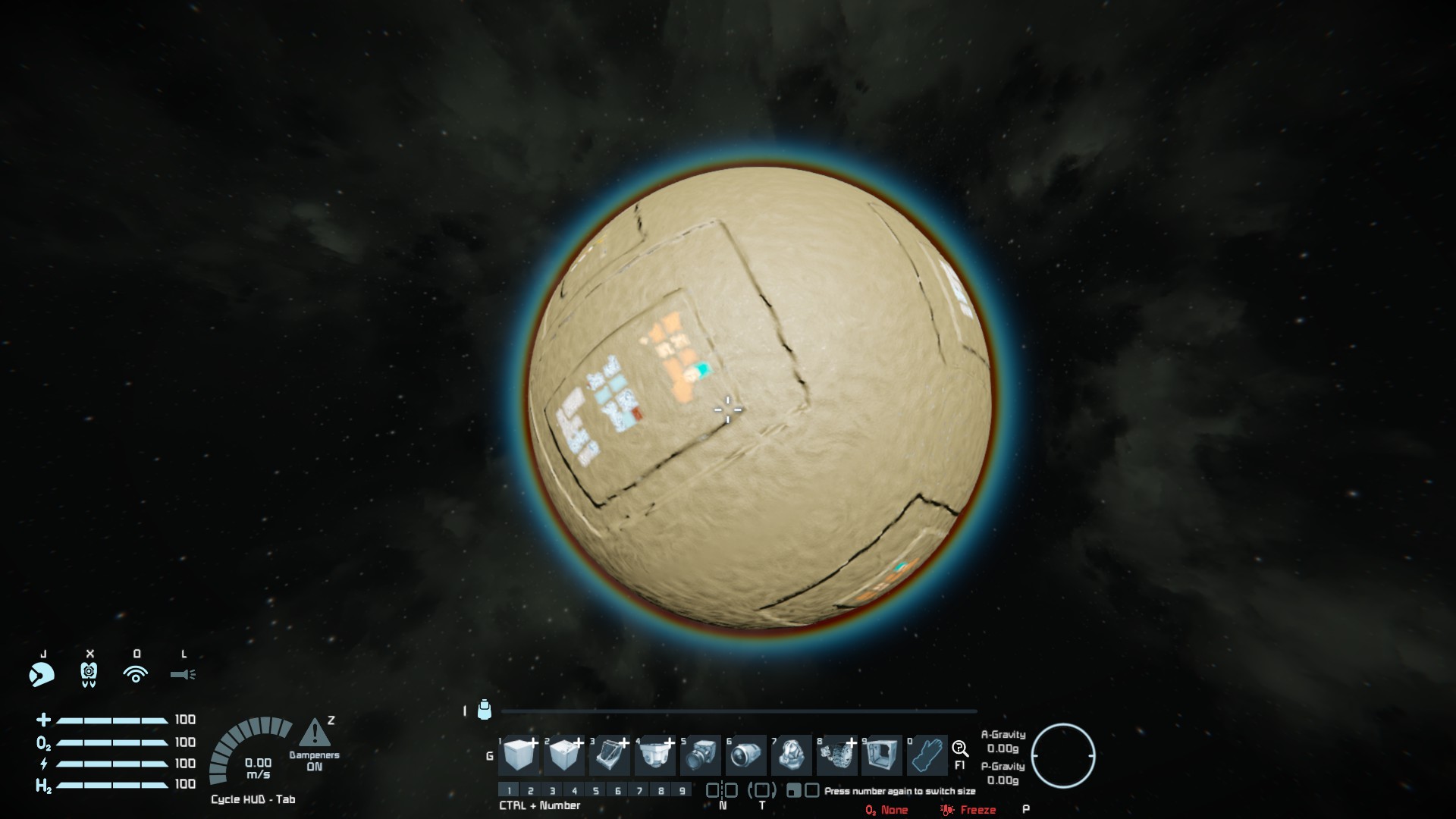Image resolution: width=1456 pixels, height=819 pixels.
Task: Toggle the helmet icon
Action: (x=42, y=674)
